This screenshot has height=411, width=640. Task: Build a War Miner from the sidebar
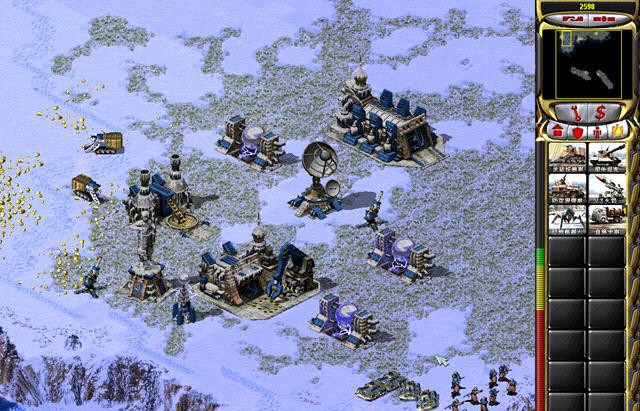[x=566, y=156]
